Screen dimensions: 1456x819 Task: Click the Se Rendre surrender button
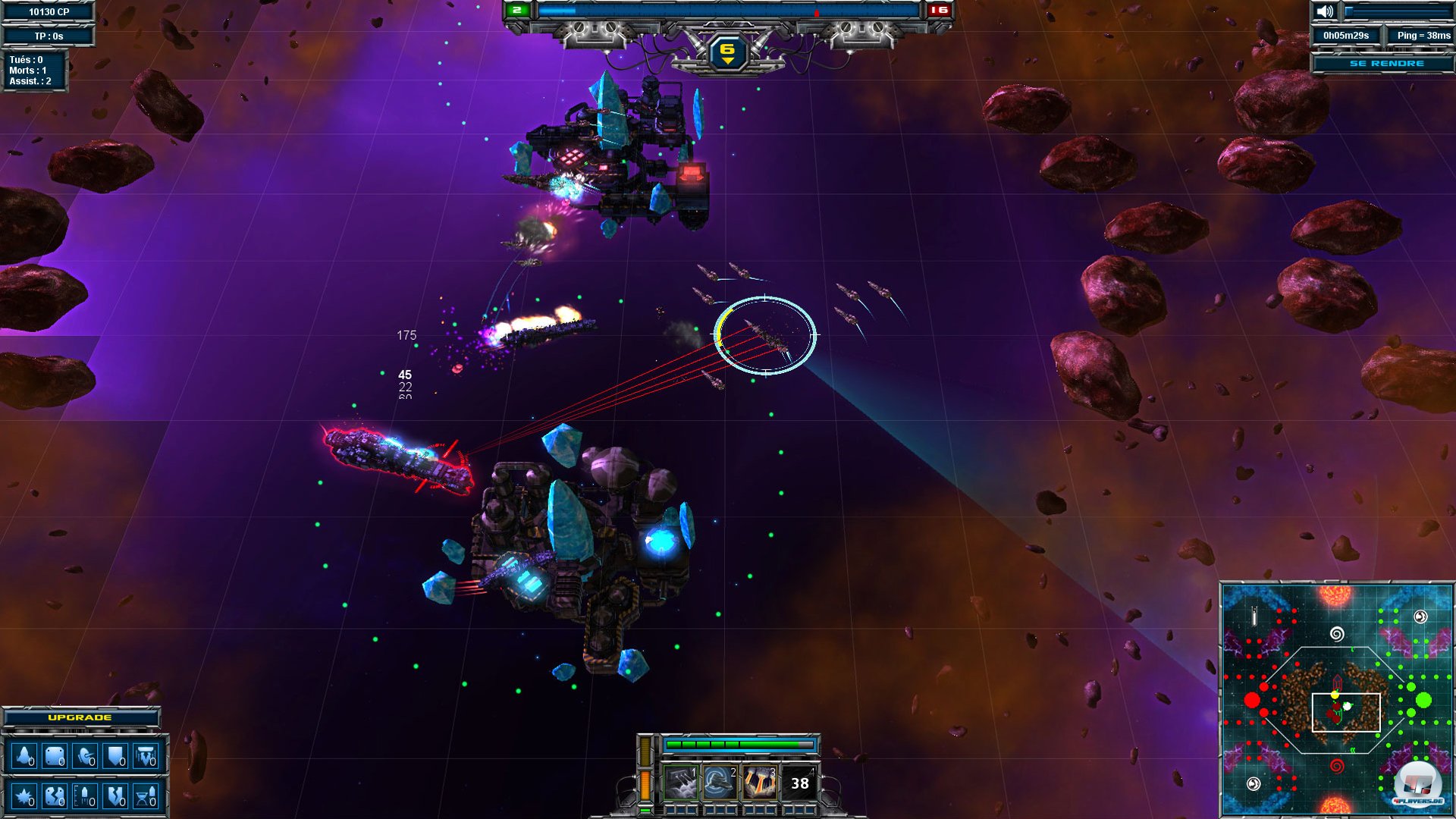click(x=1386, y=64)
